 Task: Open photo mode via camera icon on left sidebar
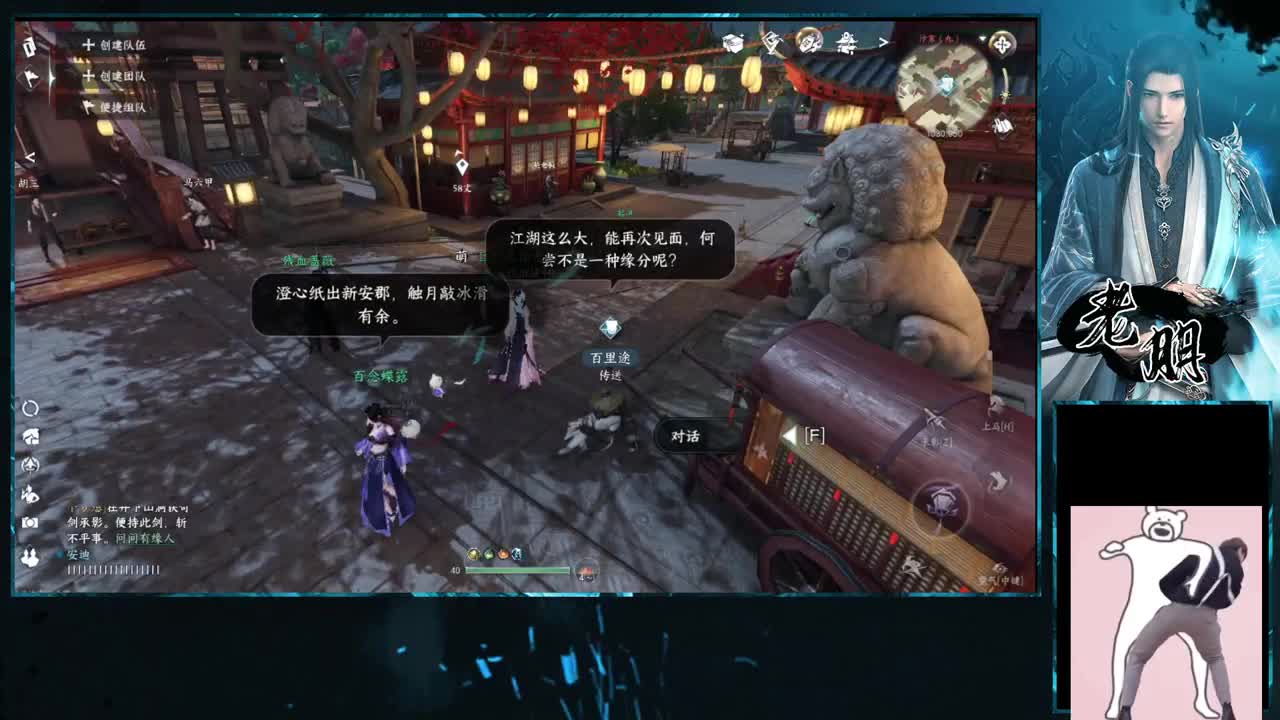[x=28, y=520]
